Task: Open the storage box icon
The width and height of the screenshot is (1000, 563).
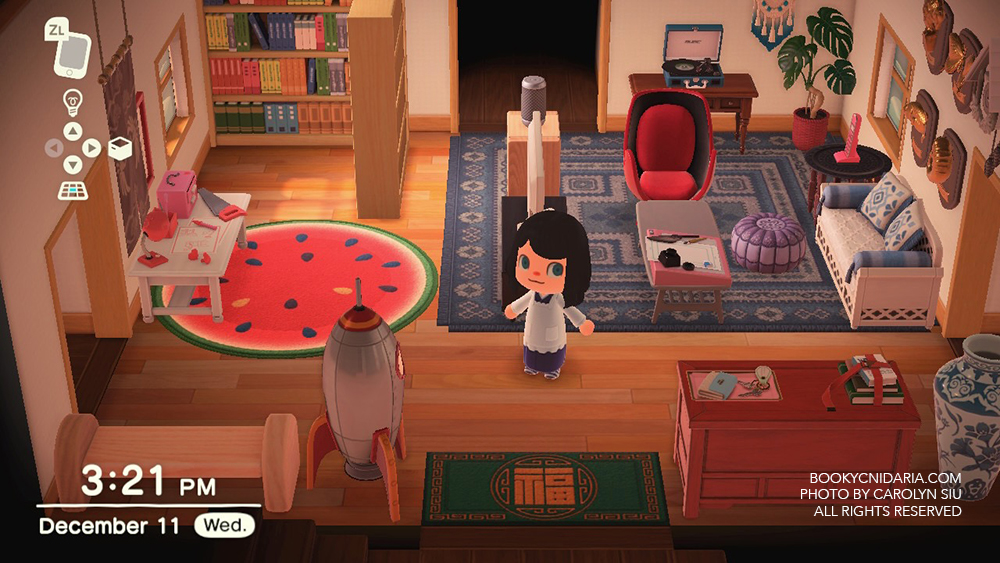Action: tap(120, 148)
